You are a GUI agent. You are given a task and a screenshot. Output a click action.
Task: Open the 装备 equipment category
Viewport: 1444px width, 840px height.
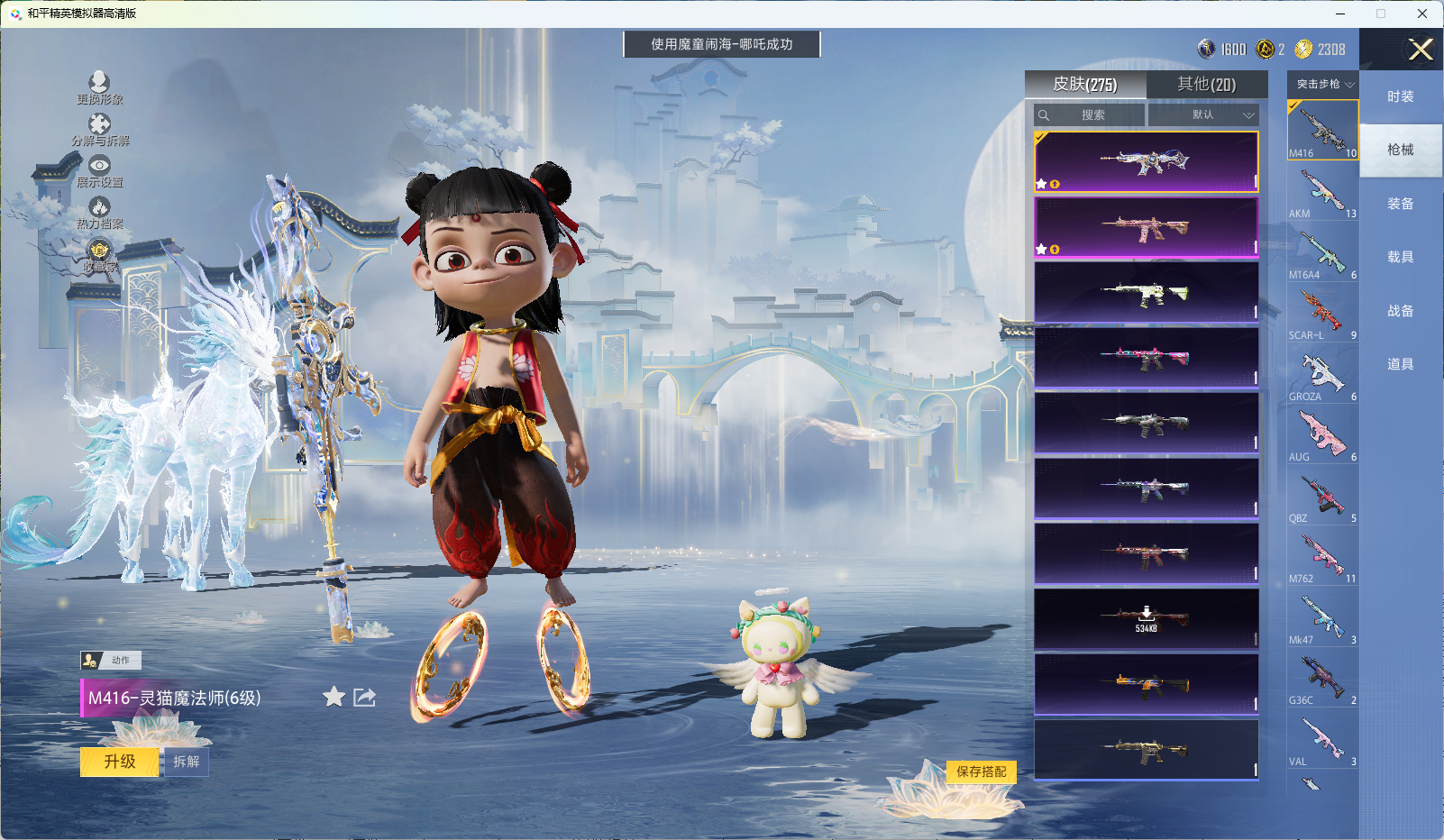coord(1400,204)
